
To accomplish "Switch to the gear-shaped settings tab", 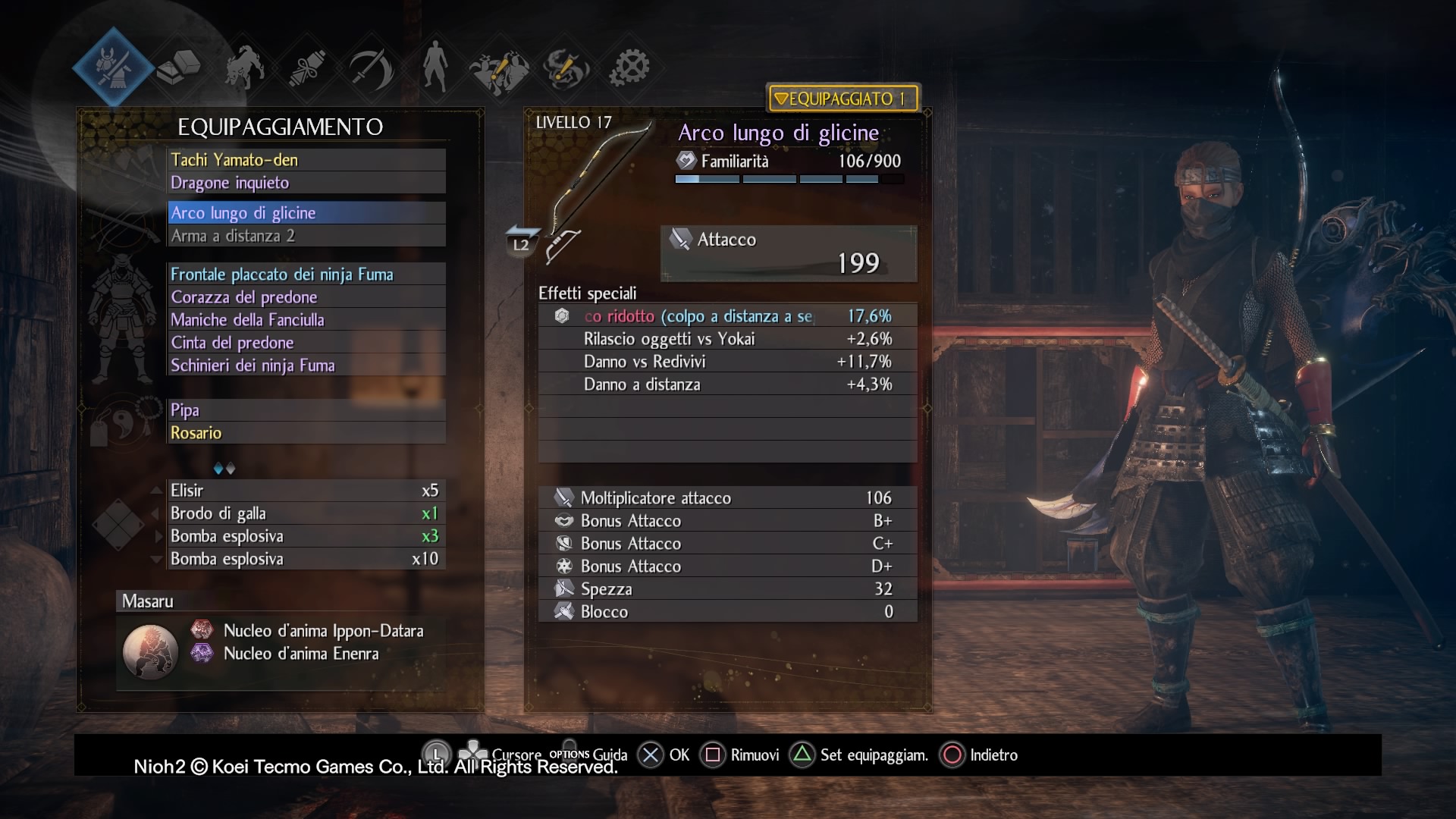I will 630,68.
